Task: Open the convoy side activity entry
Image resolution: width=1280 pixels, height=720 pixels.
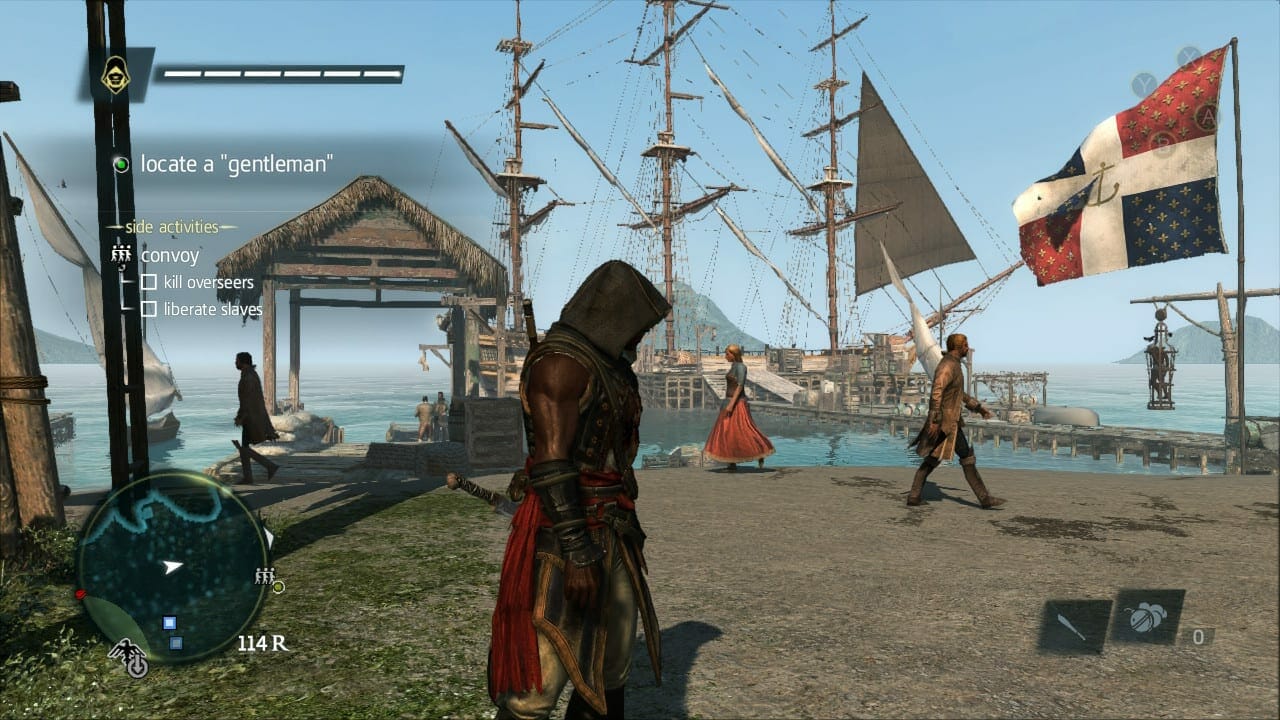Action: pos(169,255)
